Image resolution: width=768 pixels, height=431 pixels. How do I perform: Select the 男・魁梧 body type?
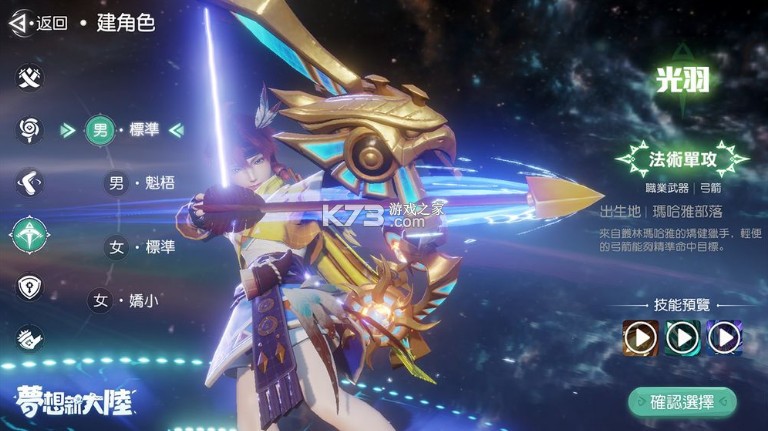tap(139, 183)
